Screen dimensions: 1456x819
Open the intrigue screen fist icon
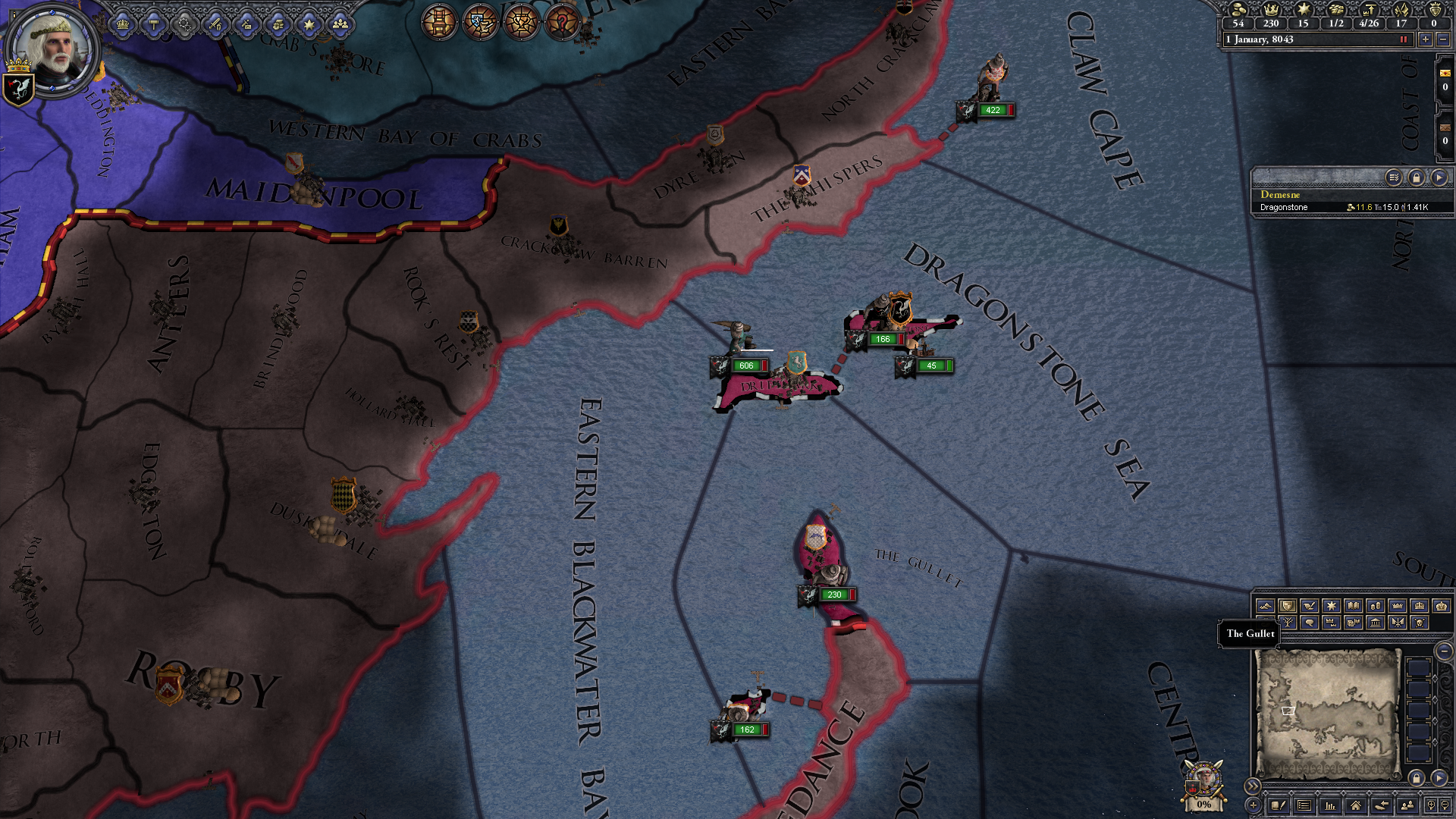pyautogui.click(x=278, y=24)
